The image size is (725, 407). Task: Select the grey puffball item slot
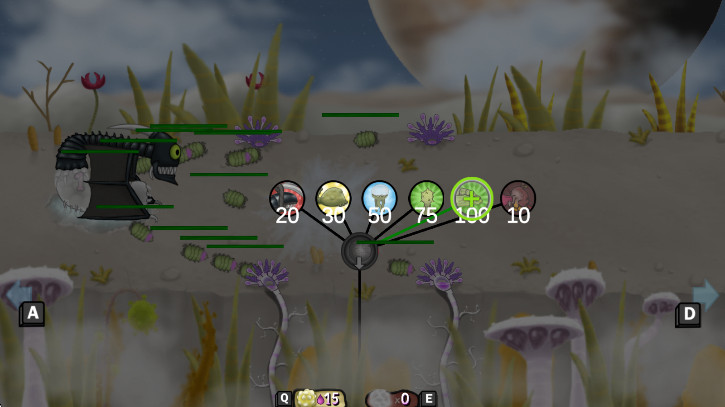[x=380, y=398]
